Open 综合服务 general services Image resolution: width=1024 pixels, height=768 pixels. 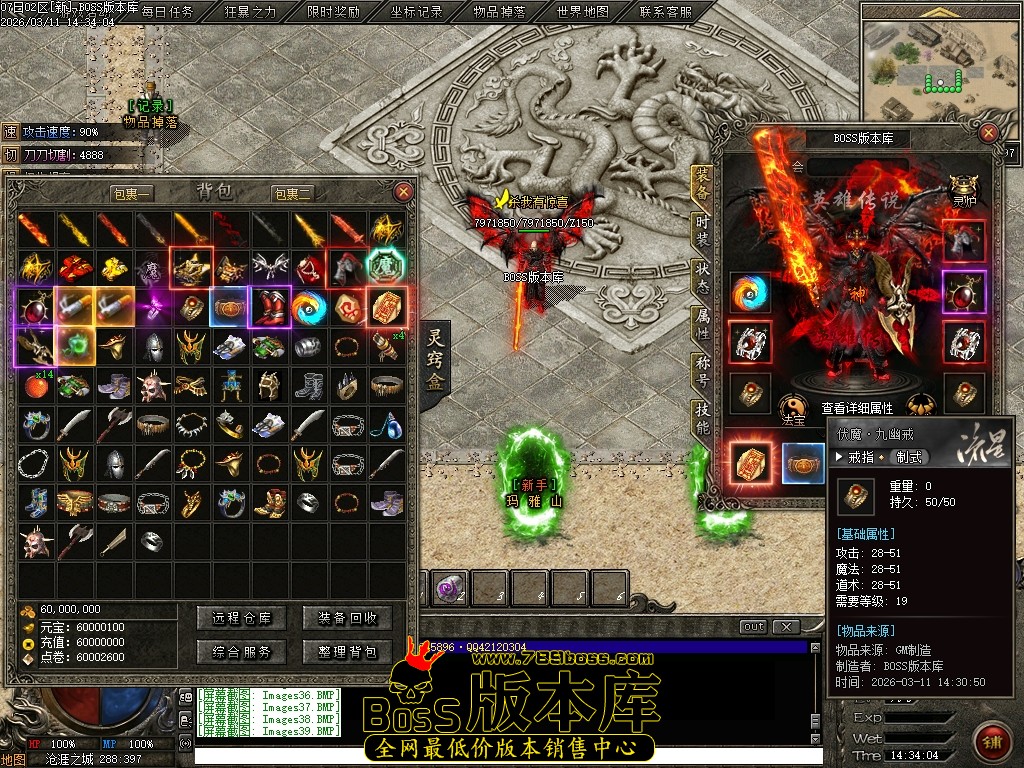coord(242,652)
